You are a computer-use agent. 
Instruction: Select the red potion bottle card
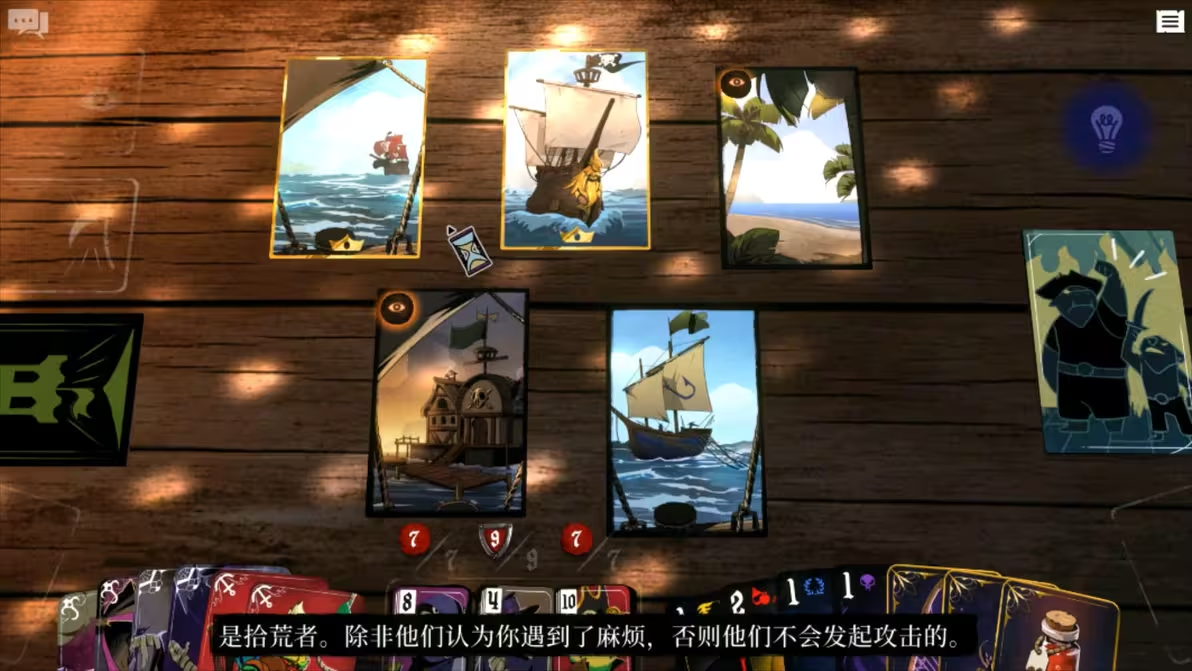click(1061, 630)
